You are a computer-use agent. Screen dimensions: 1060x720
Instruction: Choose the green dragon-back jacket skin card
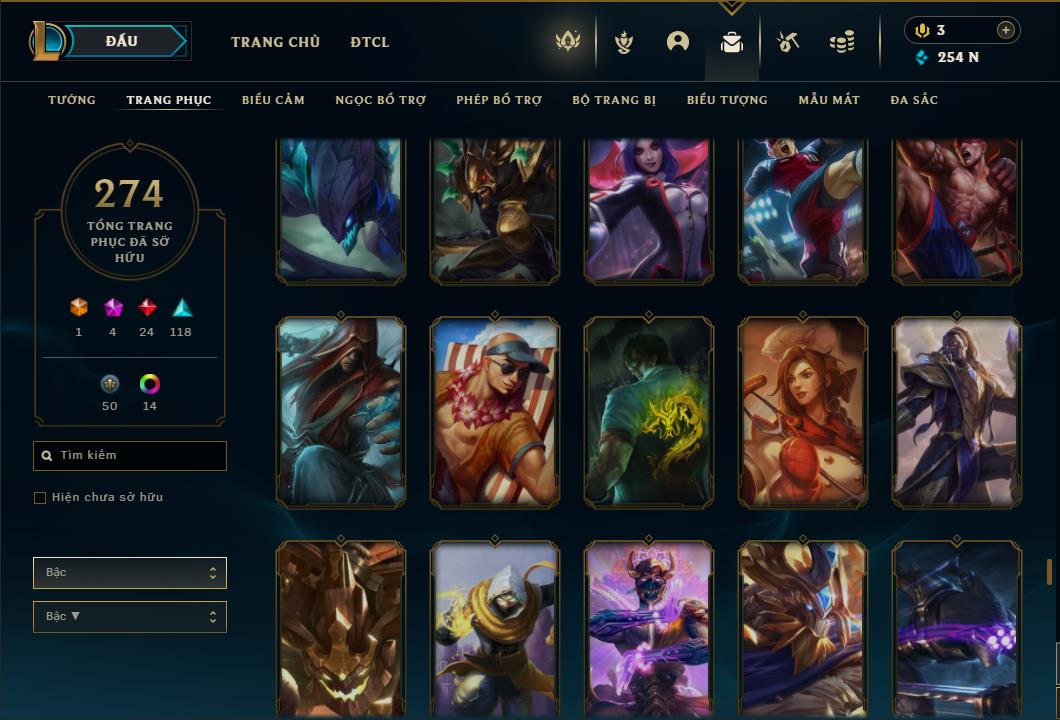(649, 412)
